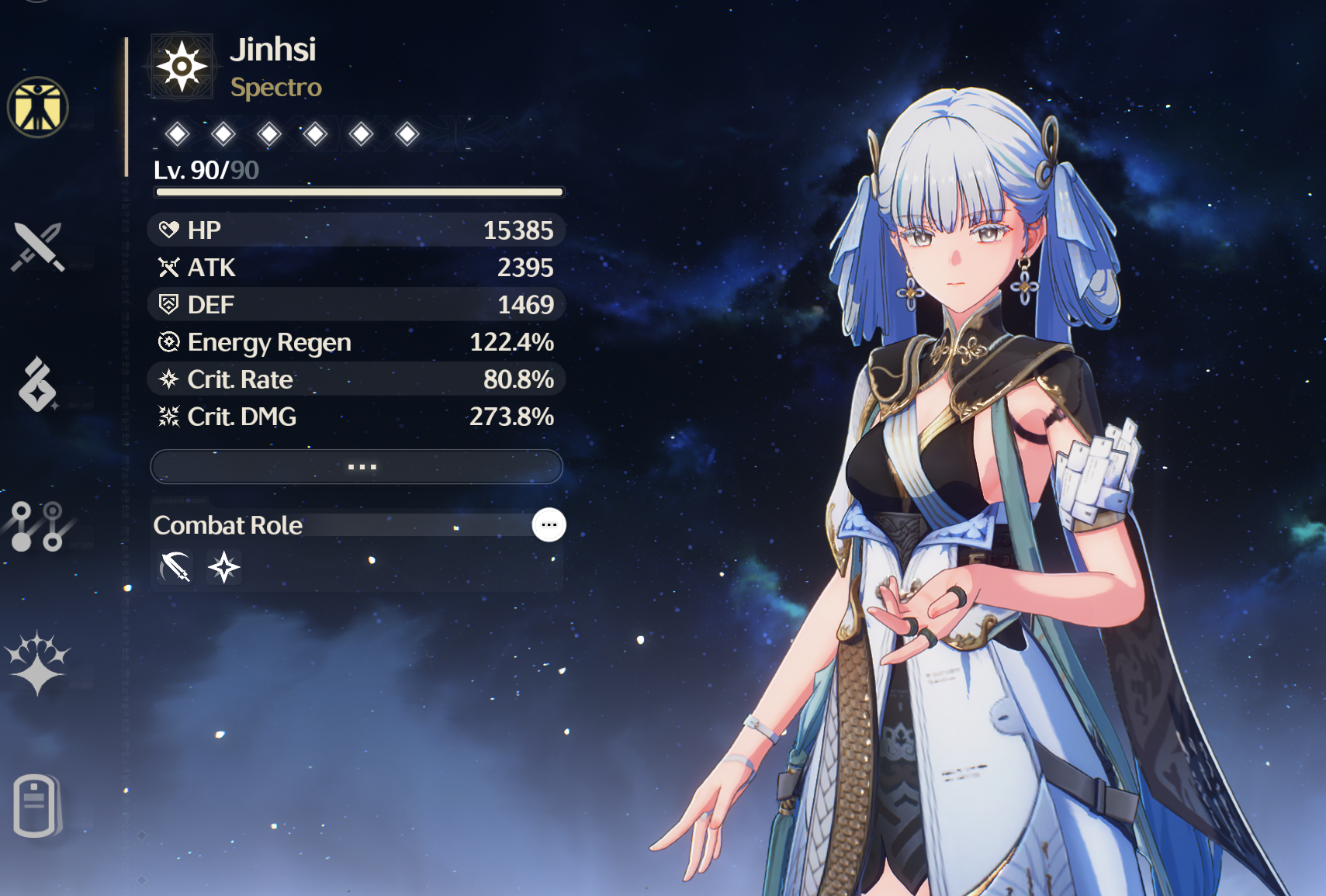Image resolution: width=1326 pixels, height=896 pixels.
Task: Open the character overview tab
Action: pos(37,107)
